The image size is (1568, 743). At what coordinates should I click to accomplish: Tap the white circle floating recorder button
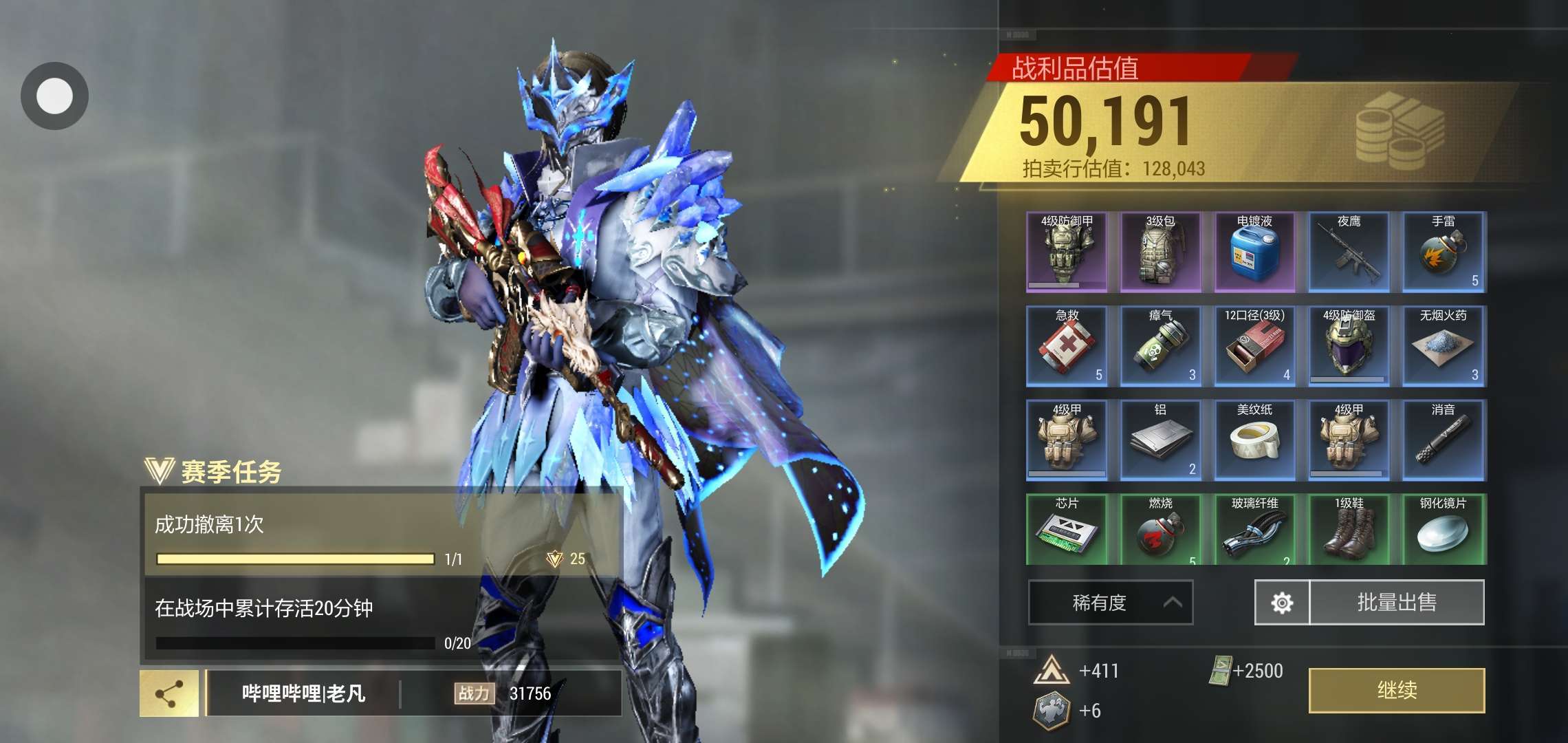pos(54,96)
